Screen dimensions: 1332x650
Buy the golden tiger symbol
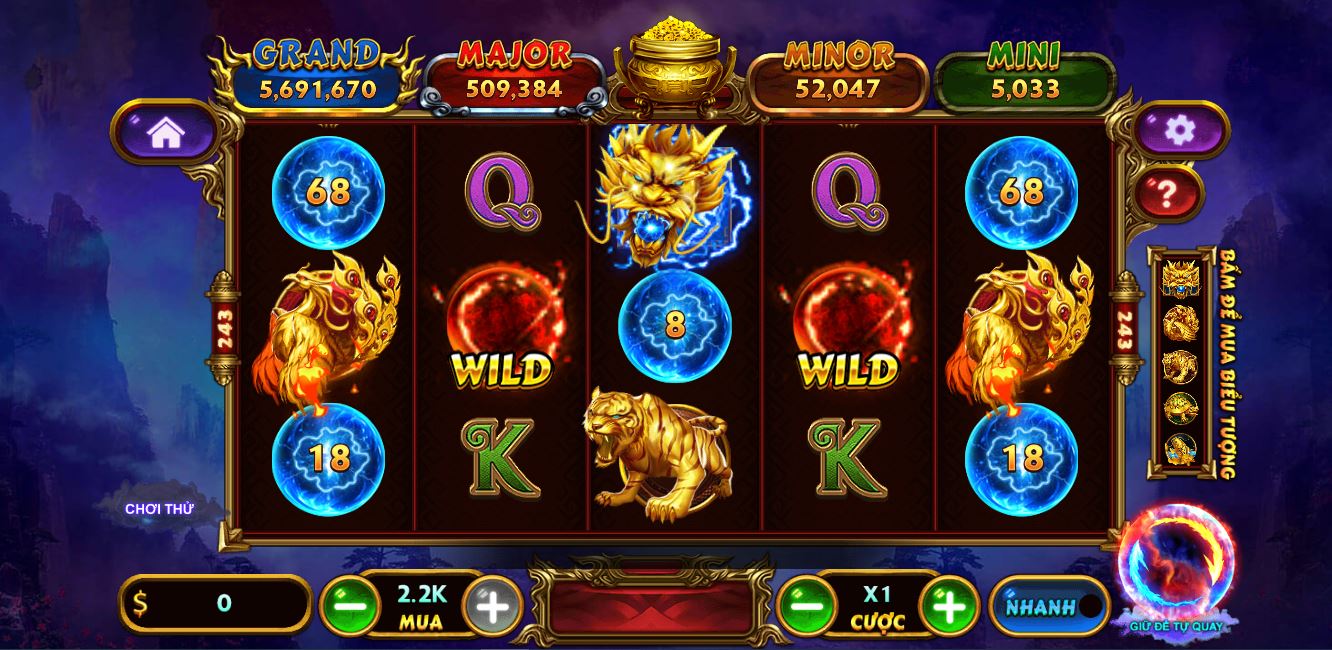1180,366
